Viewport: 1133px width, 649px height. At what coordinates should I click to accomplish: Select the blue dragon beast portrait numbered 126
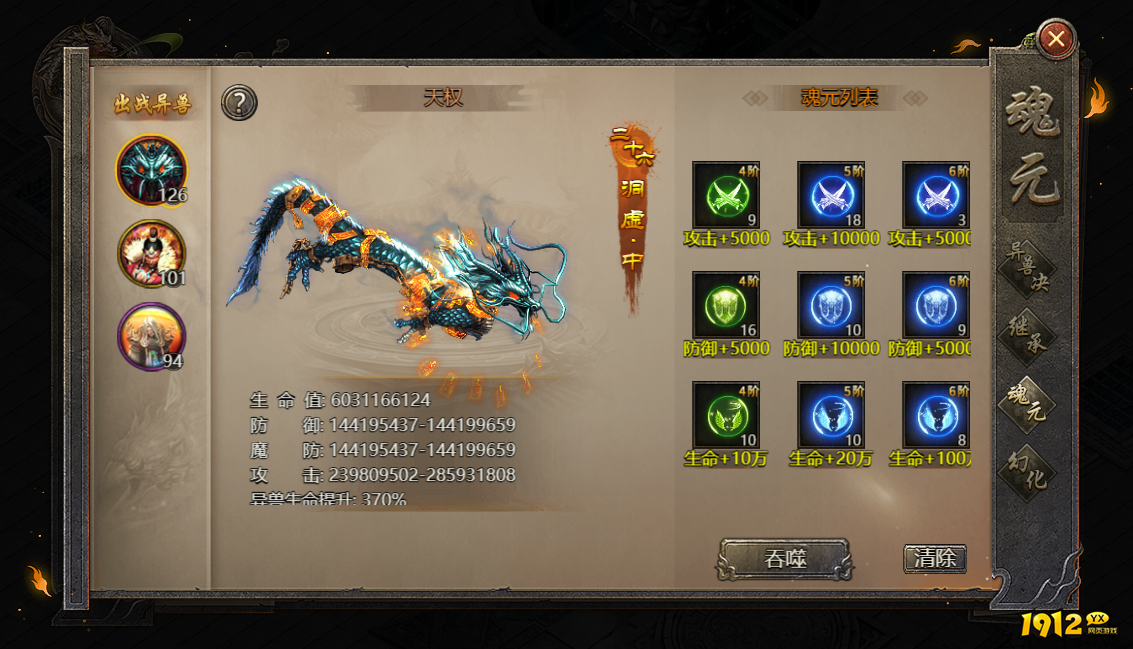point(151,170)
